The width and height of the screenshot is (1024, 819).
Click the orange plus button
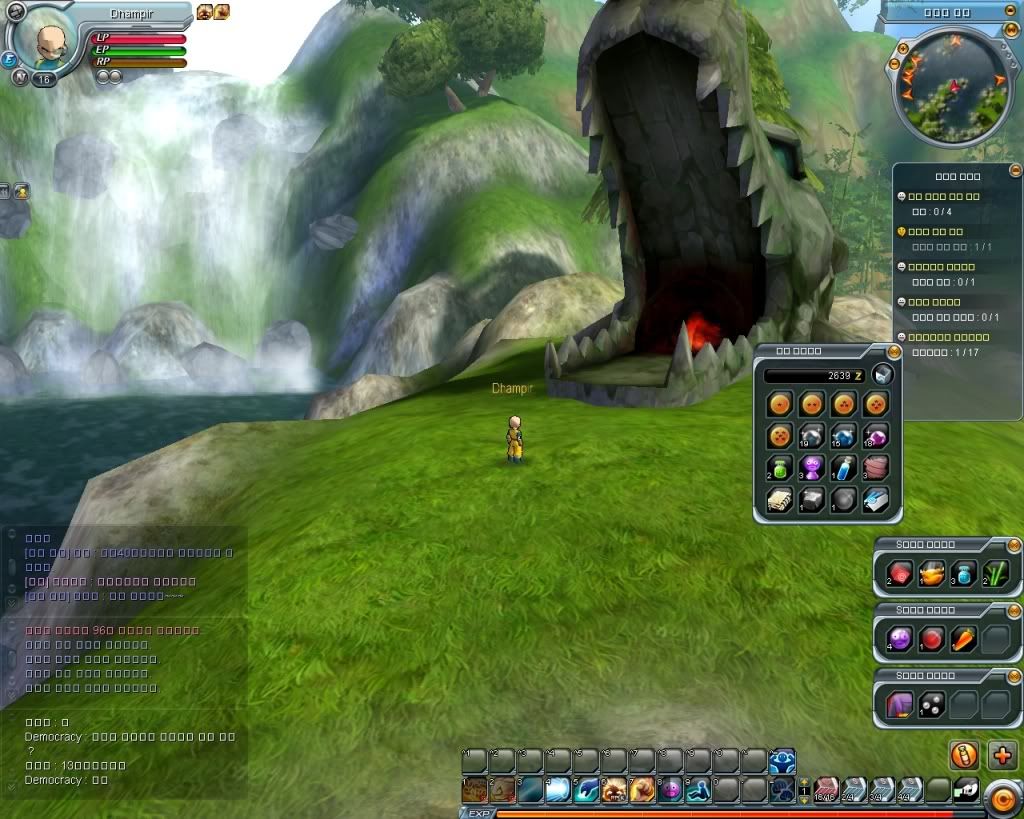point(1002,755)
